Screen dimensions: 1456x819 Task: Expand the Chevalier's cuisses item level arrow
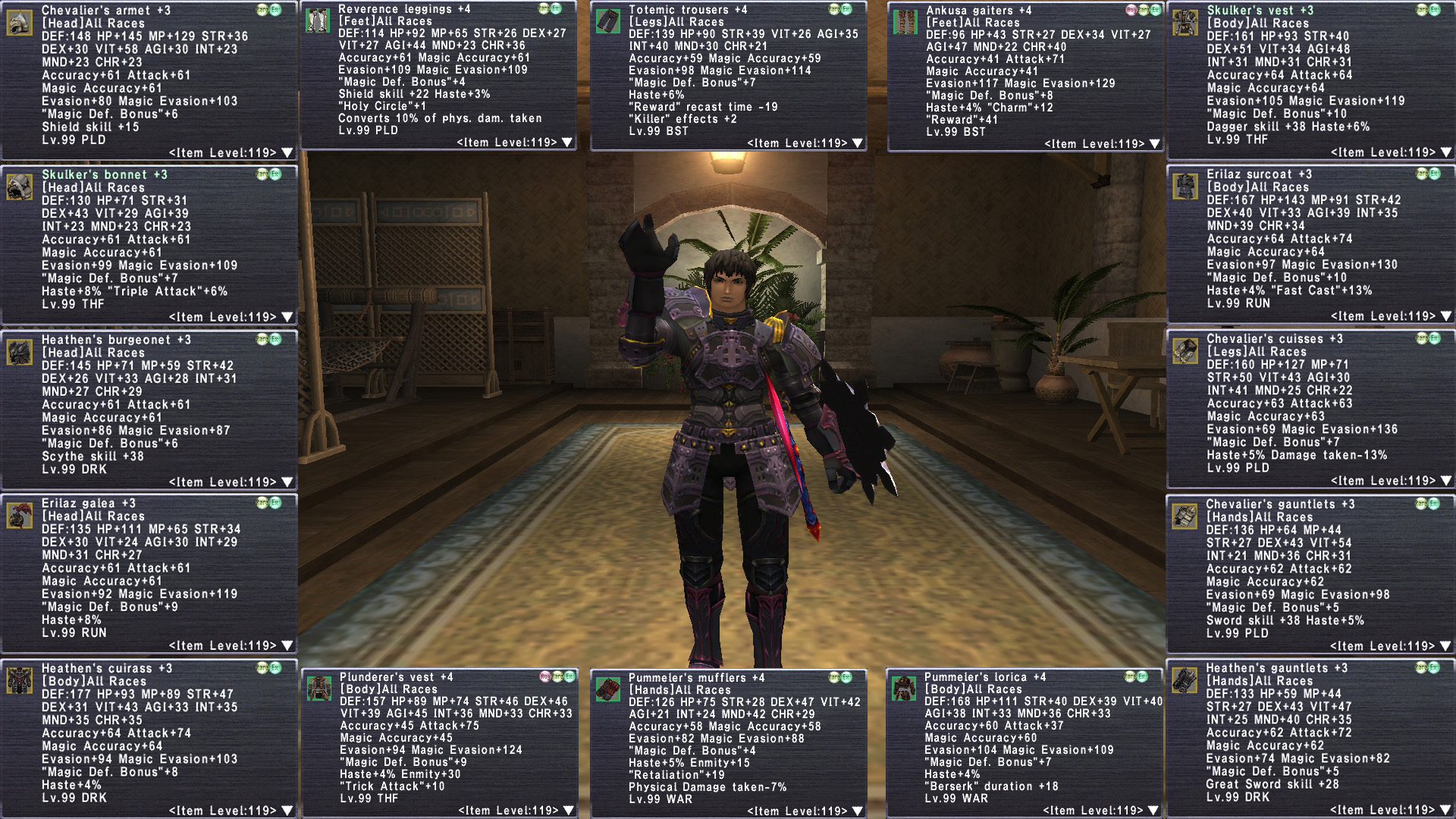[x=1445, y=481]
